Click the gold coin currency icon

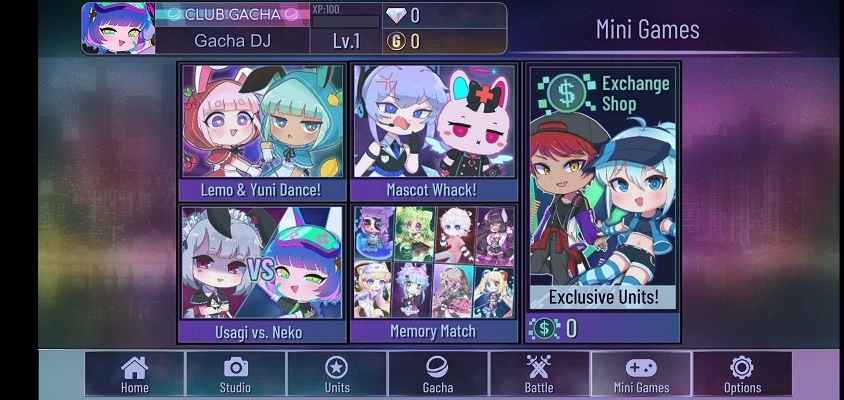(396, 41)
